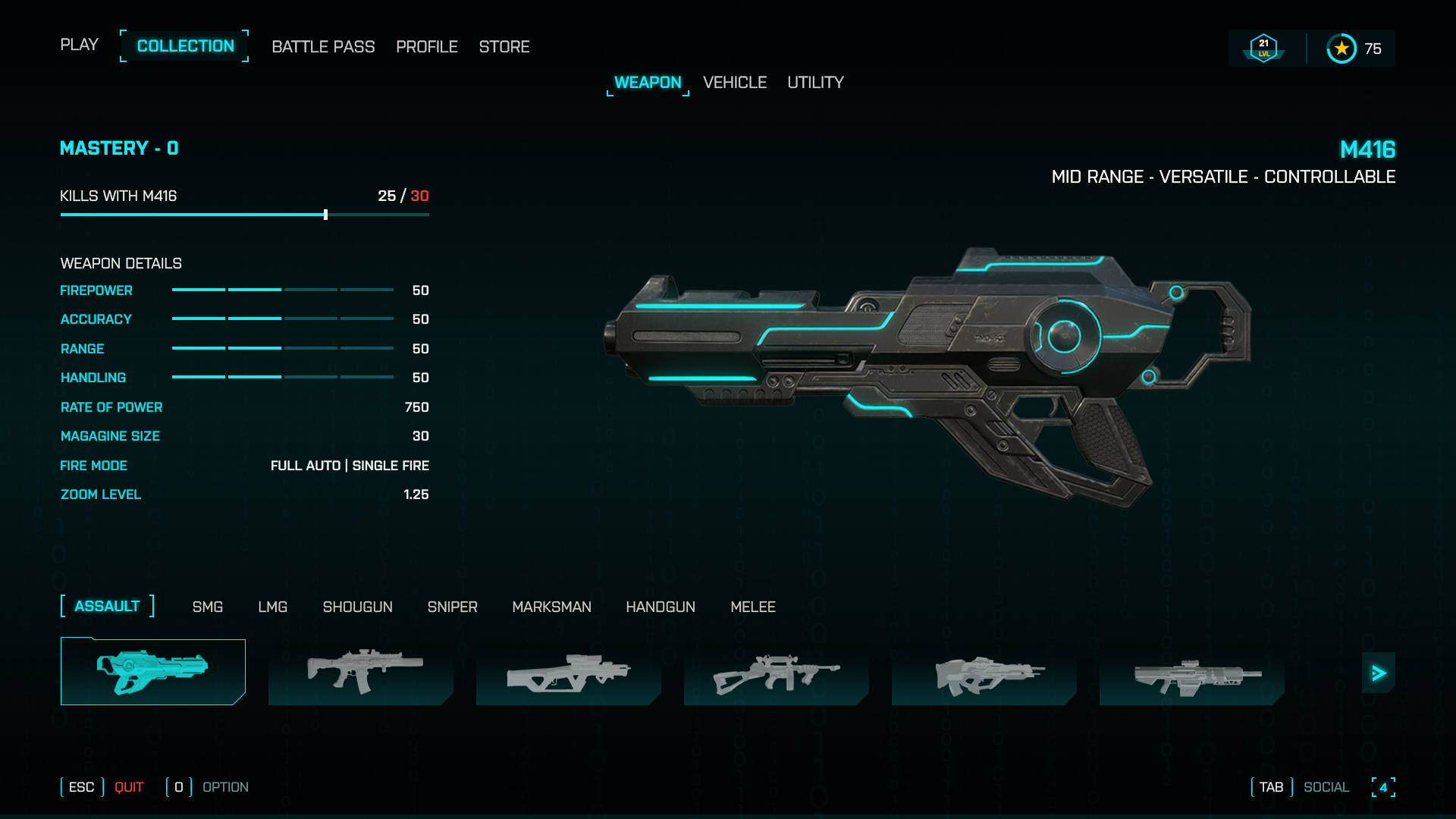Switch to the UTILITY tab
This screenshot has width=1456, height=819.
click(815, 83)
